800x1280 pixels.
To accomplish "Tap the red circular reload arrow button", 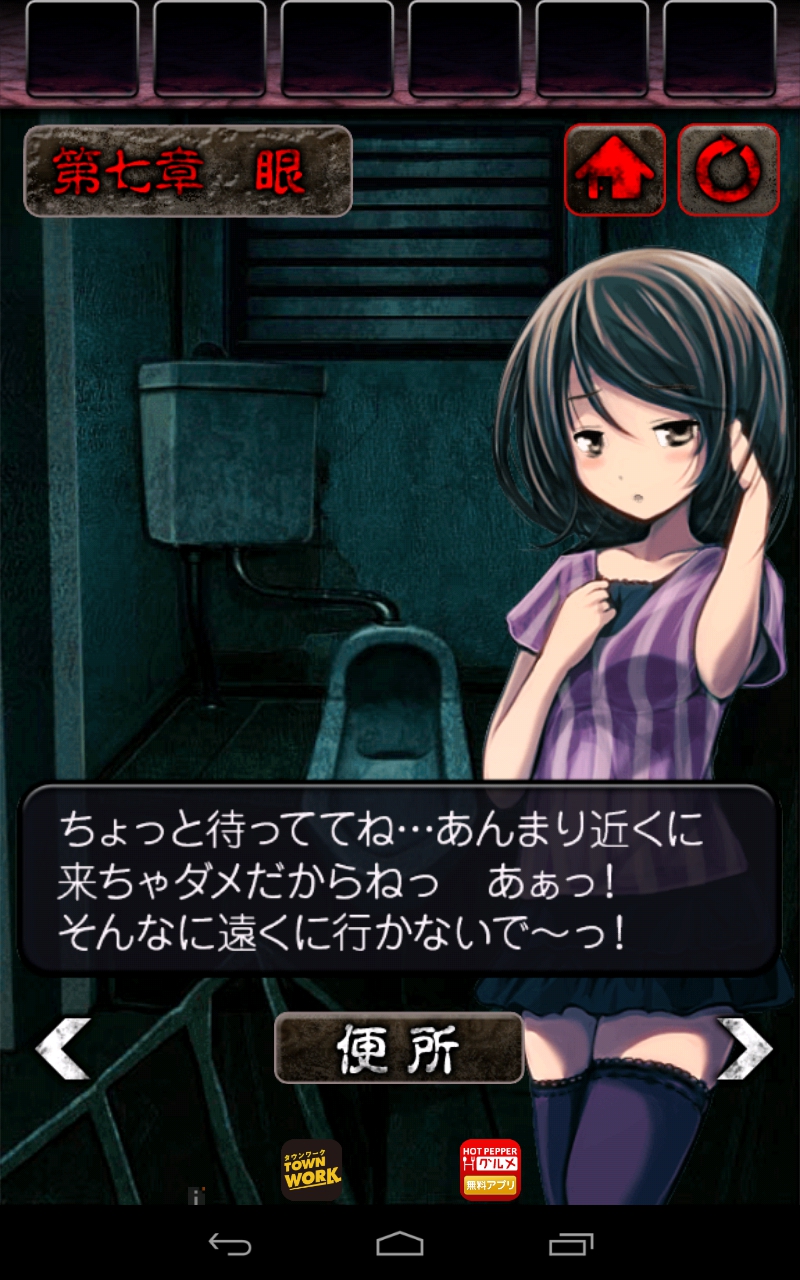I will click(728, 170).
